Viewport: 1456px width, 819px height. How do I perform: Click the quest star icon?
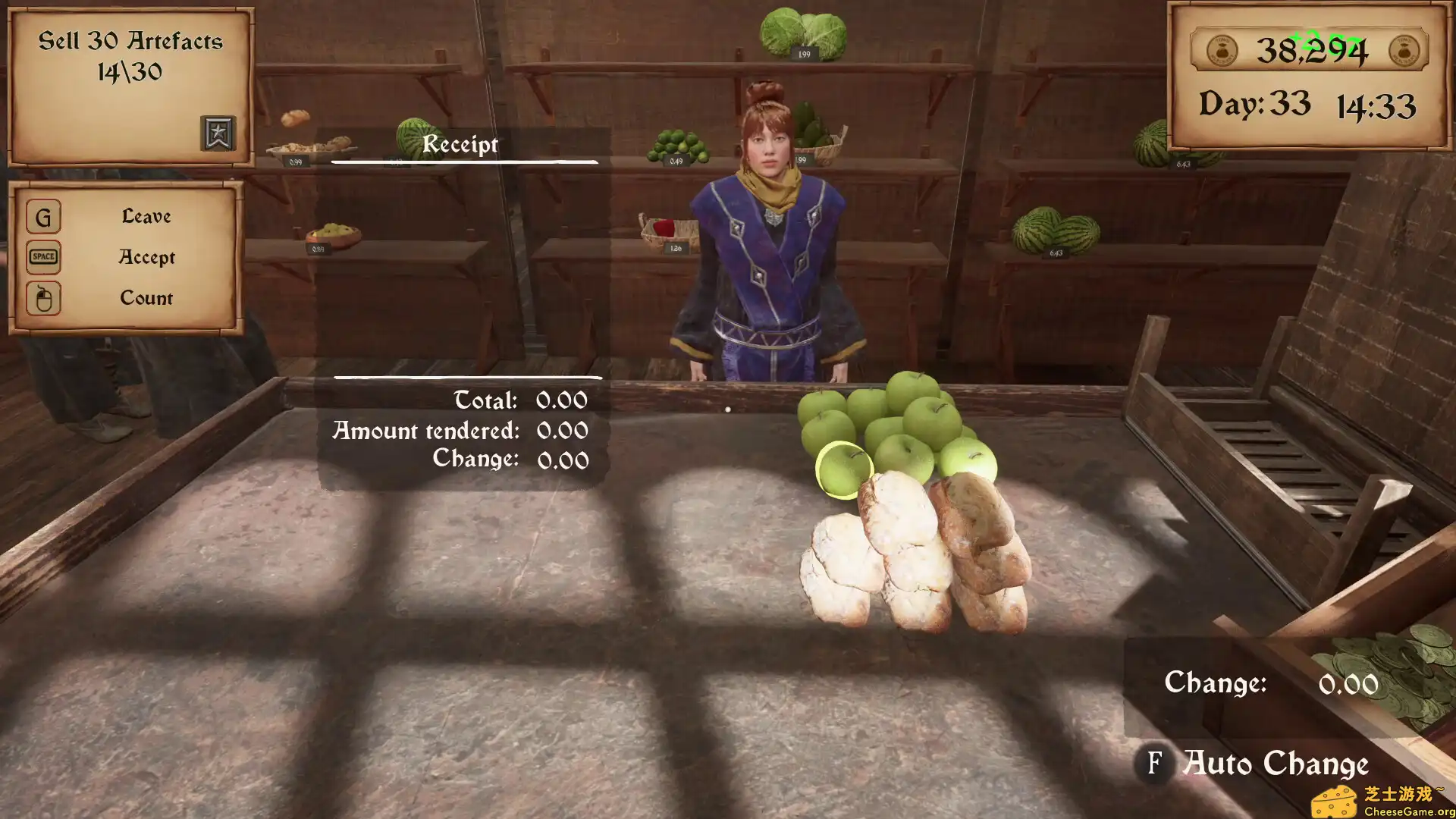click(x=218, y=133)
